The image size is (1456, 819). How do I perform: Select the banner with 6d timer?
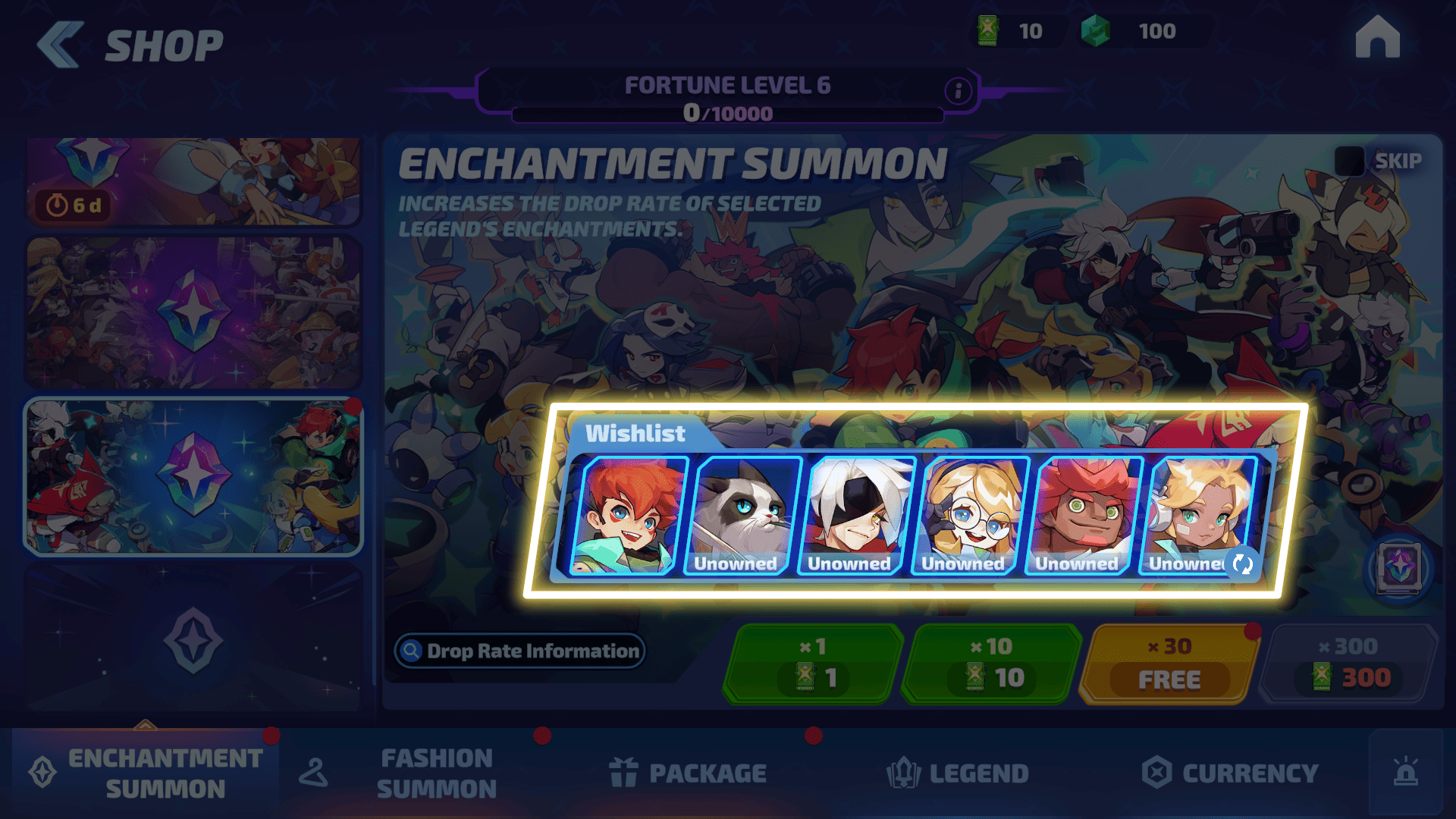pos(193,182)
